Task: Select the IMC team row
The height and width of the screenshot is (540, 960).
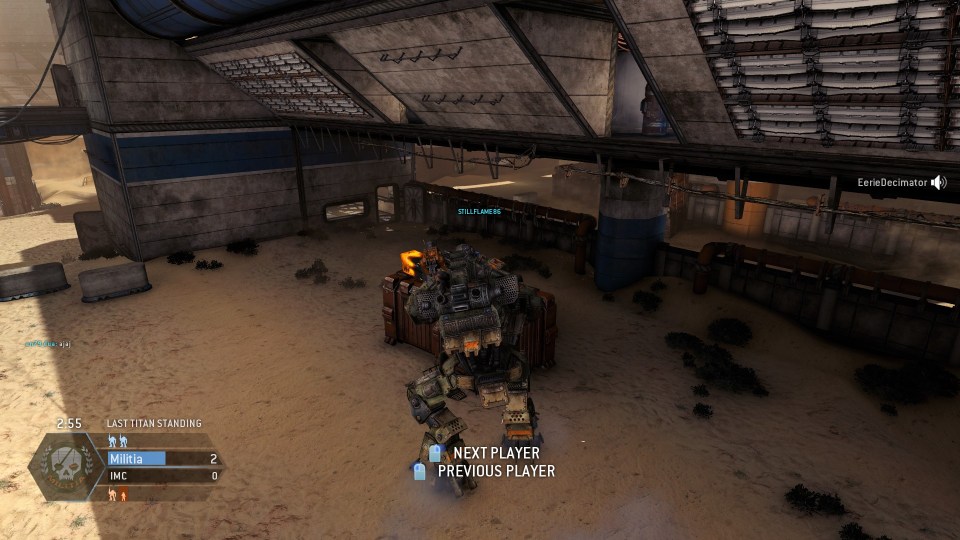Action: click(x=163, y=476)
